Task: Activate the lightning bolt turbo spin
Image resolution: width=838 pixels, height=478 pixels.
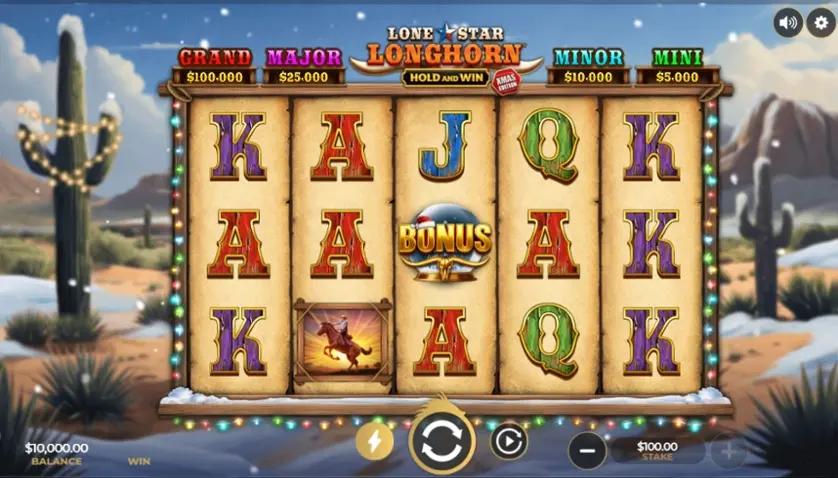Action: tap(375, 441)
